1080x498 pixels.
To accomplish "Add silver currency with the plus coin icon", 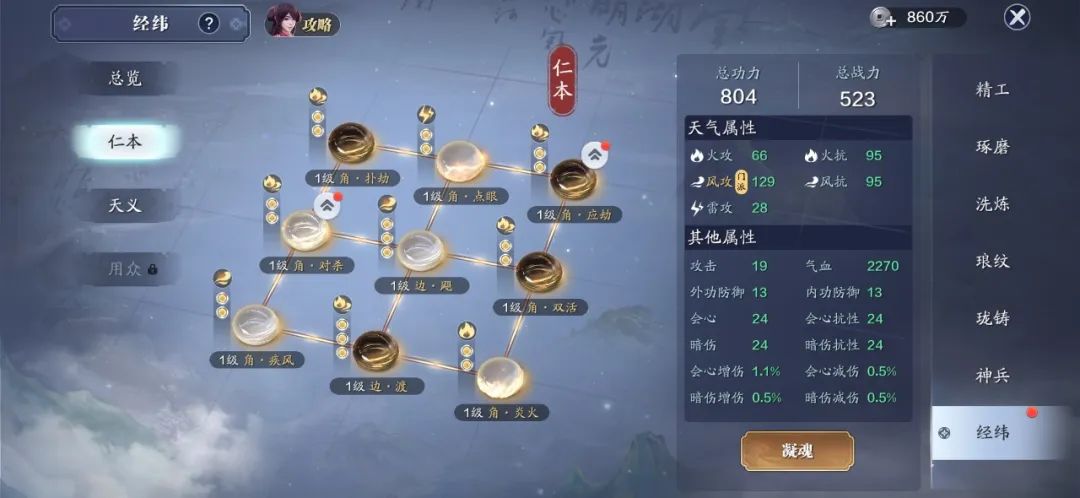I will 881,17.
